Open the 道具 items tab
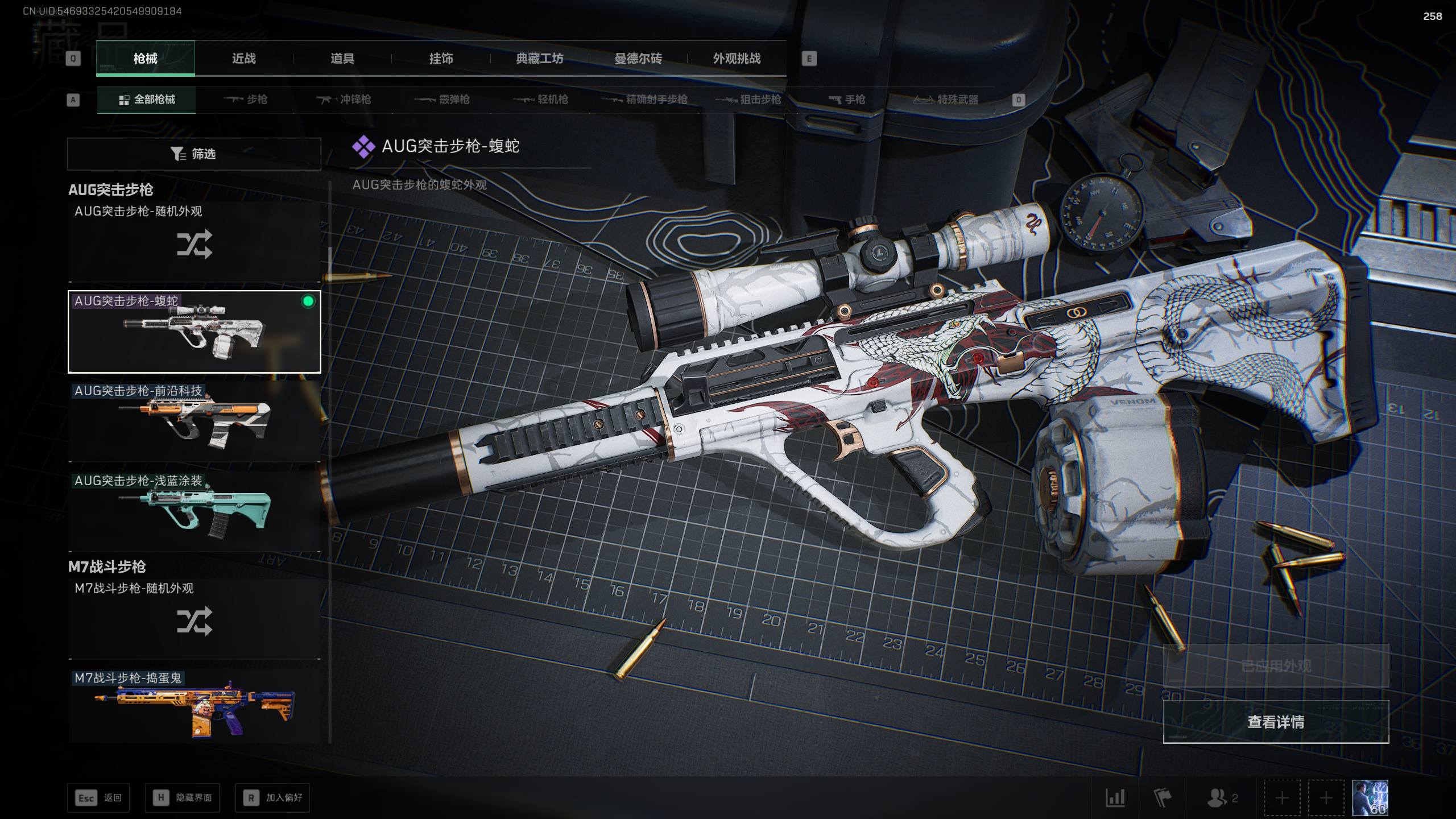The width and height of the screenshot is (1456, 819). tap(342, 59)
